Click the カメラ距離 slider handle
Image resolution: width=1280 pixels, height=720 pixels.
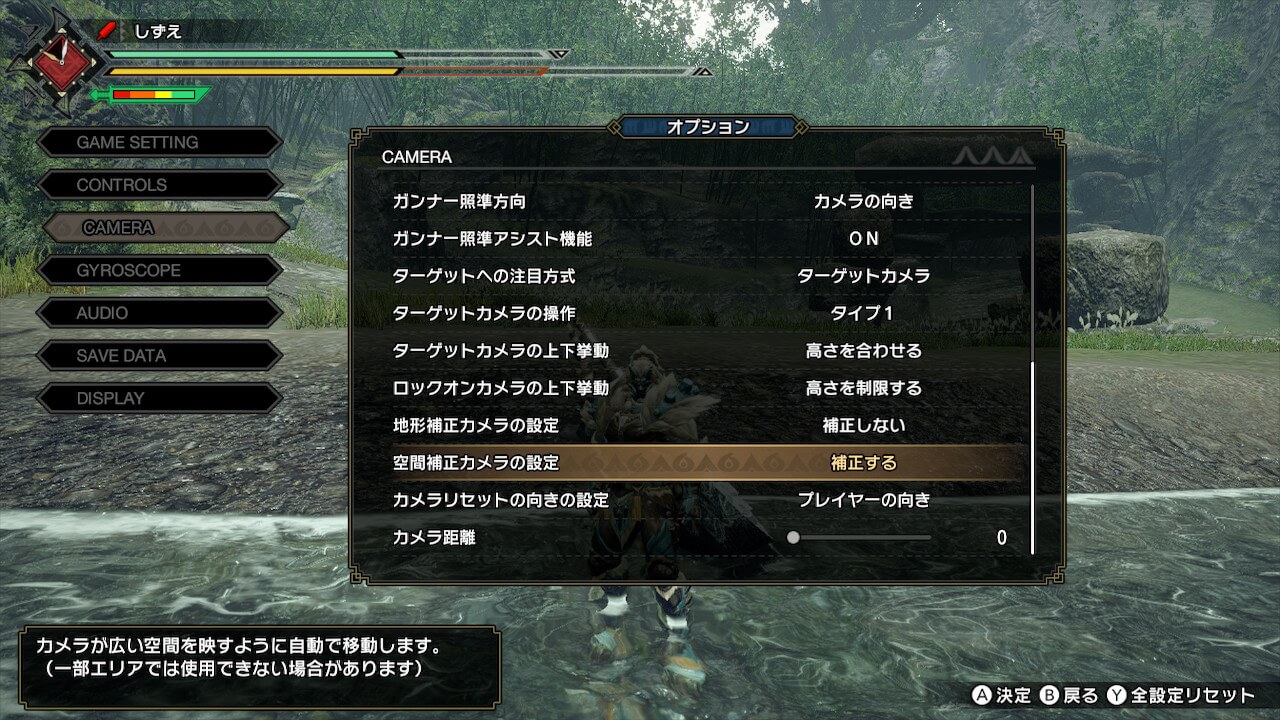793,537
